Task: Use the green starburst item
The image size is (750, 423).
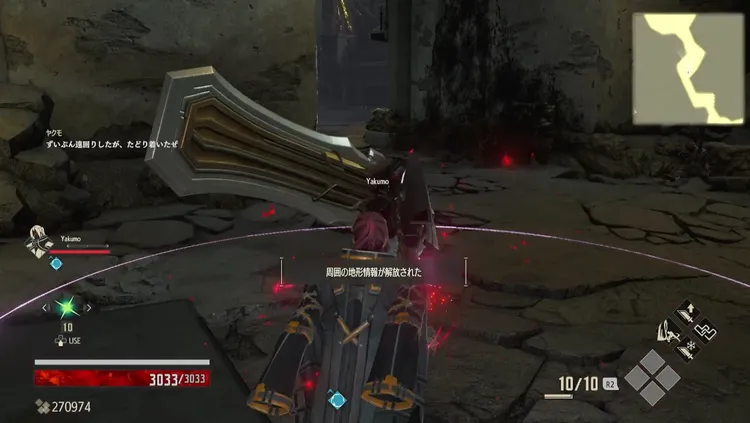Action: [68, 308]
